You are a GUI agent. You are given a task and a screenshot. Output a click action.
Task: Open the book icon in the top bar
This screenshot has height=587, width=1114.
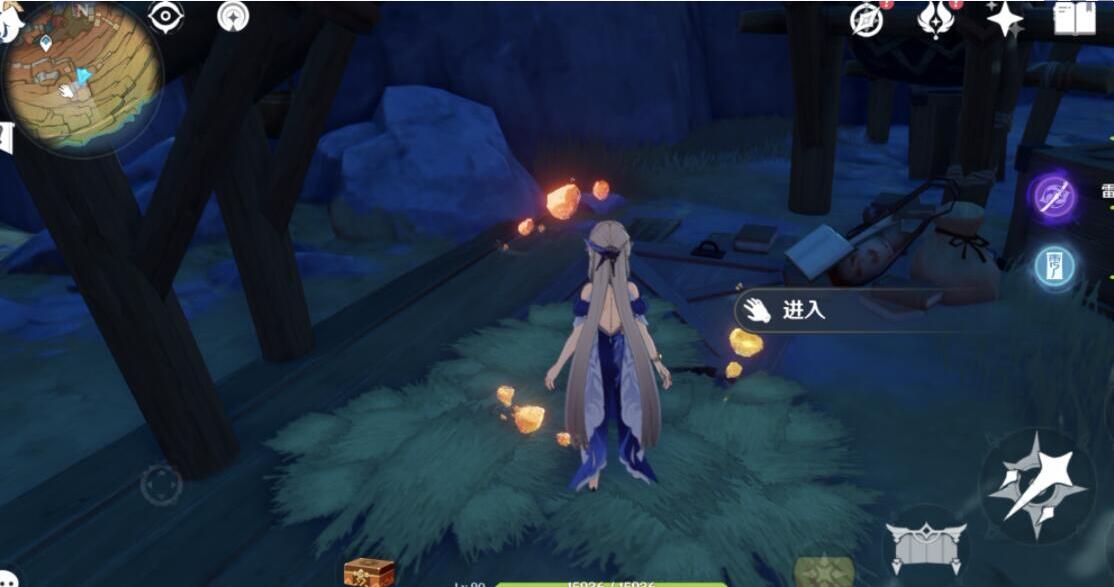click(x=1074, y=18)
